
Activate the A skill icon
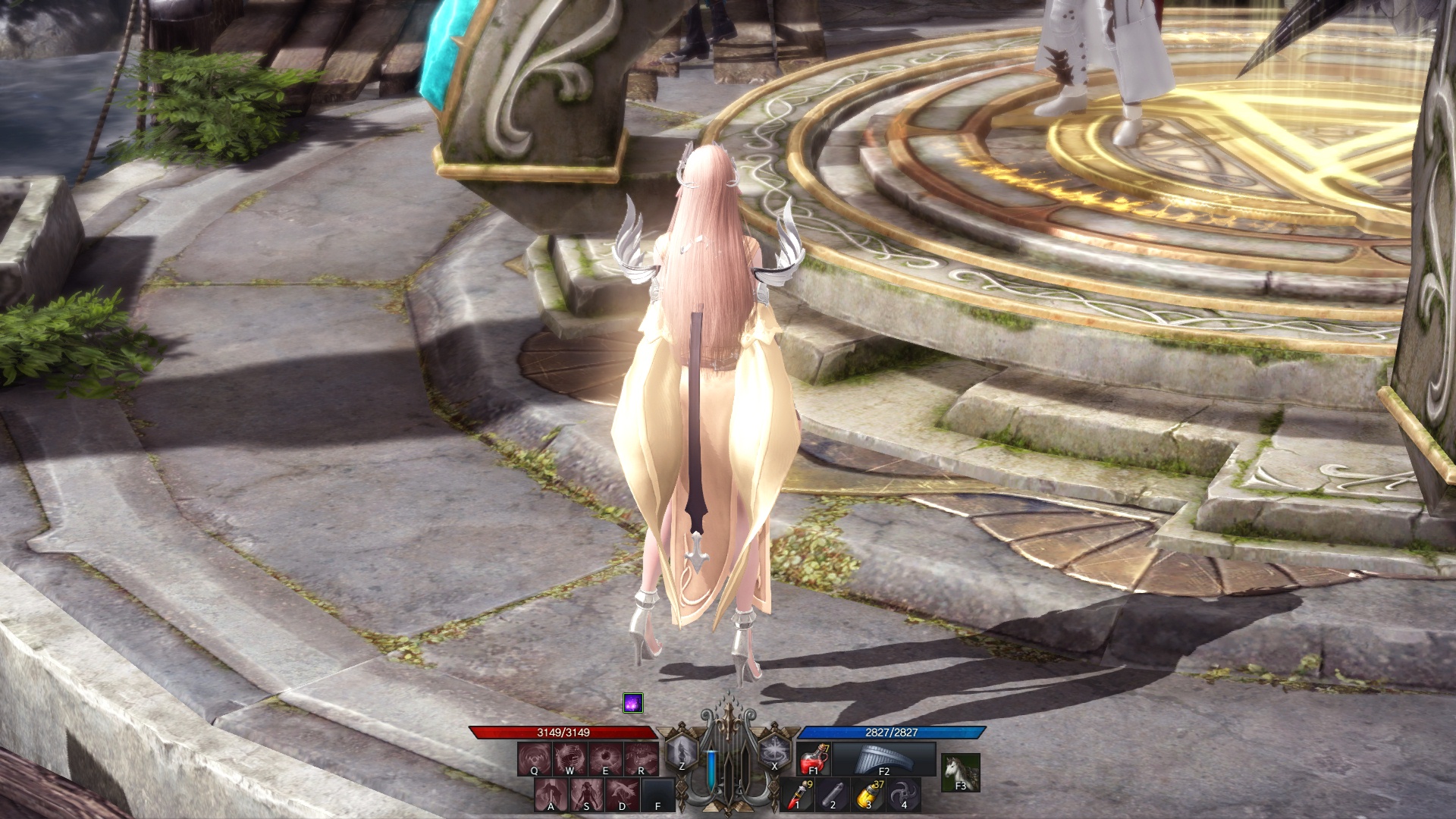(x=551, y=794)
